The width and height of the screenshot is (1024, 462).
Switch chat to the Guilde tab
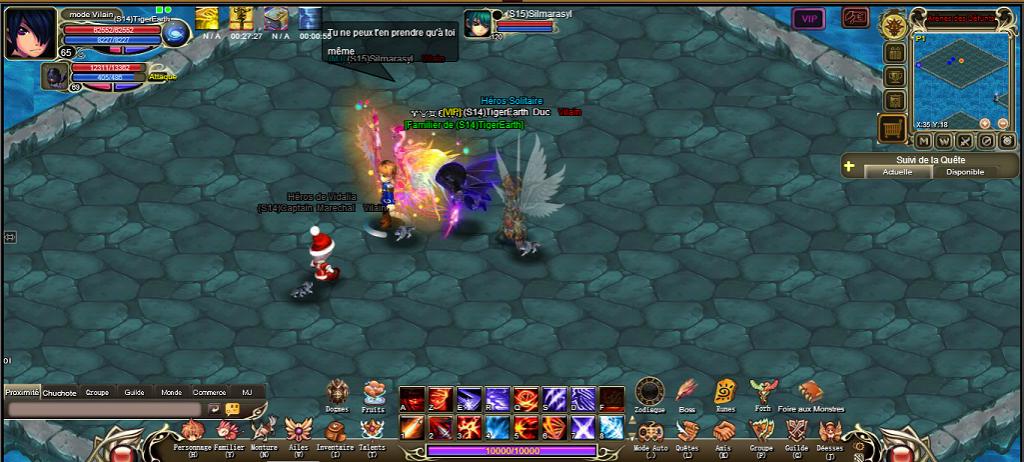pos(134,393)
